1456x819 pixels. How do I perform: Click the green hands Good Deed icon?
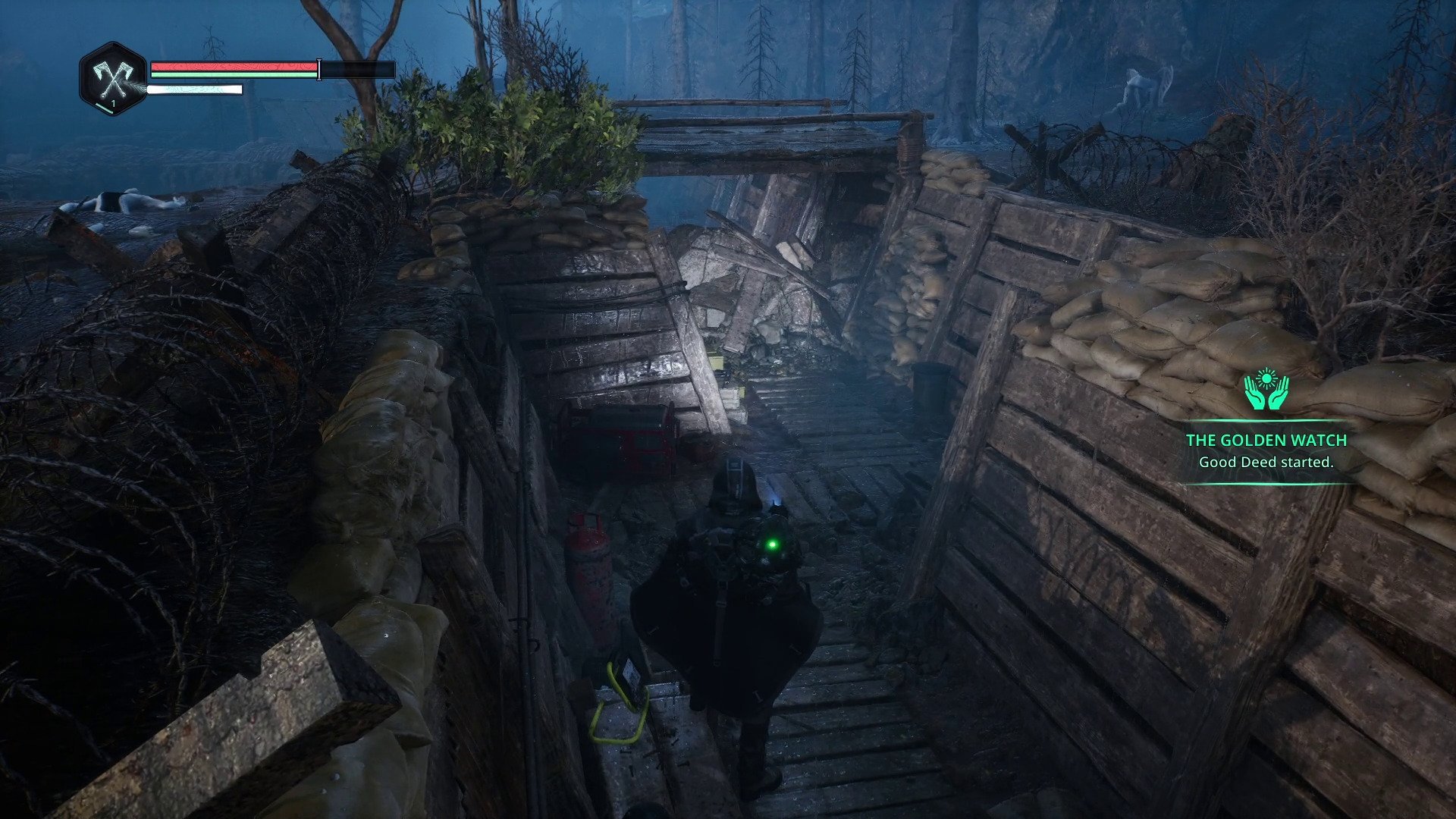1266,390
